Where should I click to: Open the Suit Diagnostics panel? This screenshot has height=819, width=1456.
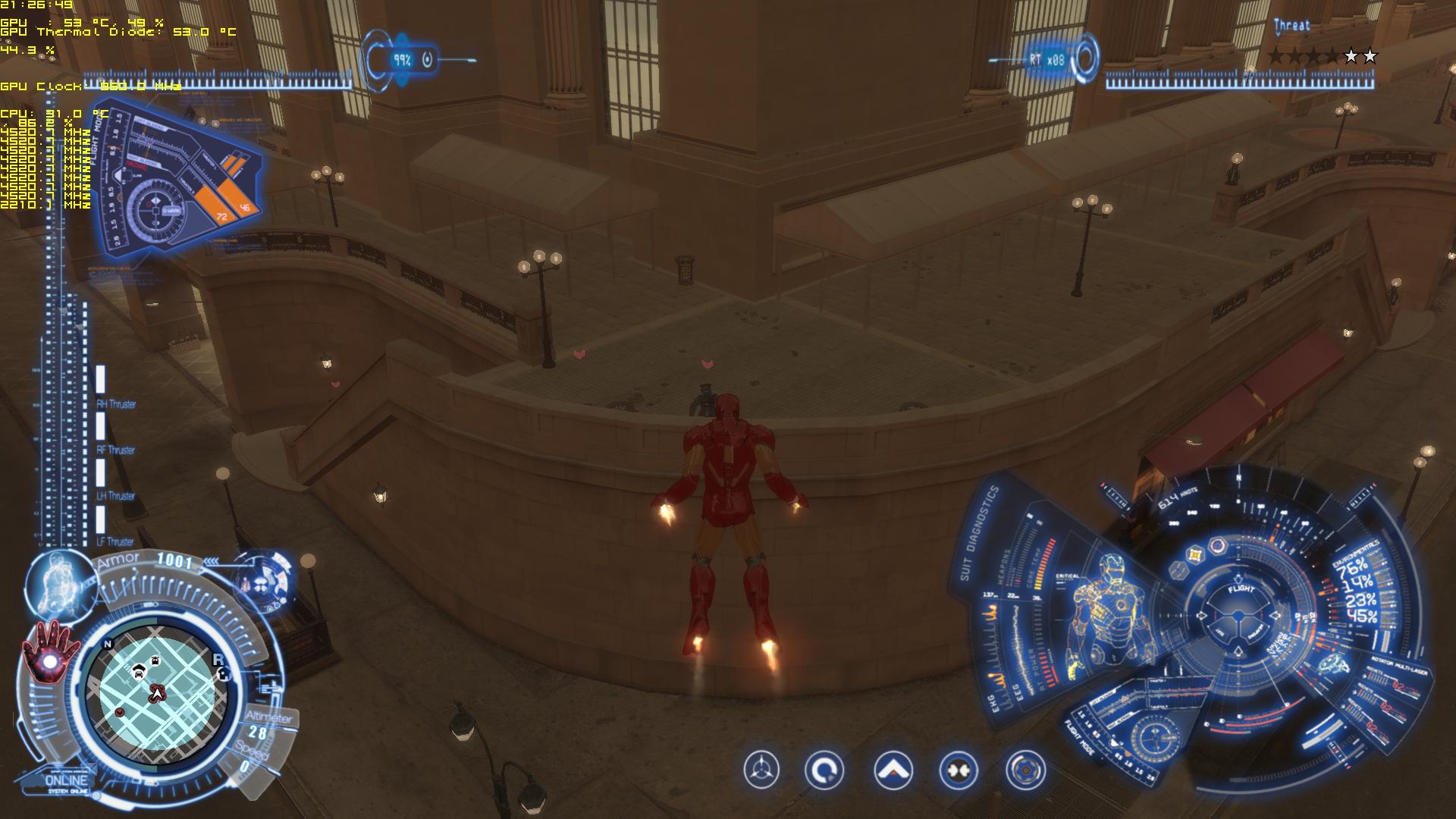tap(980, 533)
